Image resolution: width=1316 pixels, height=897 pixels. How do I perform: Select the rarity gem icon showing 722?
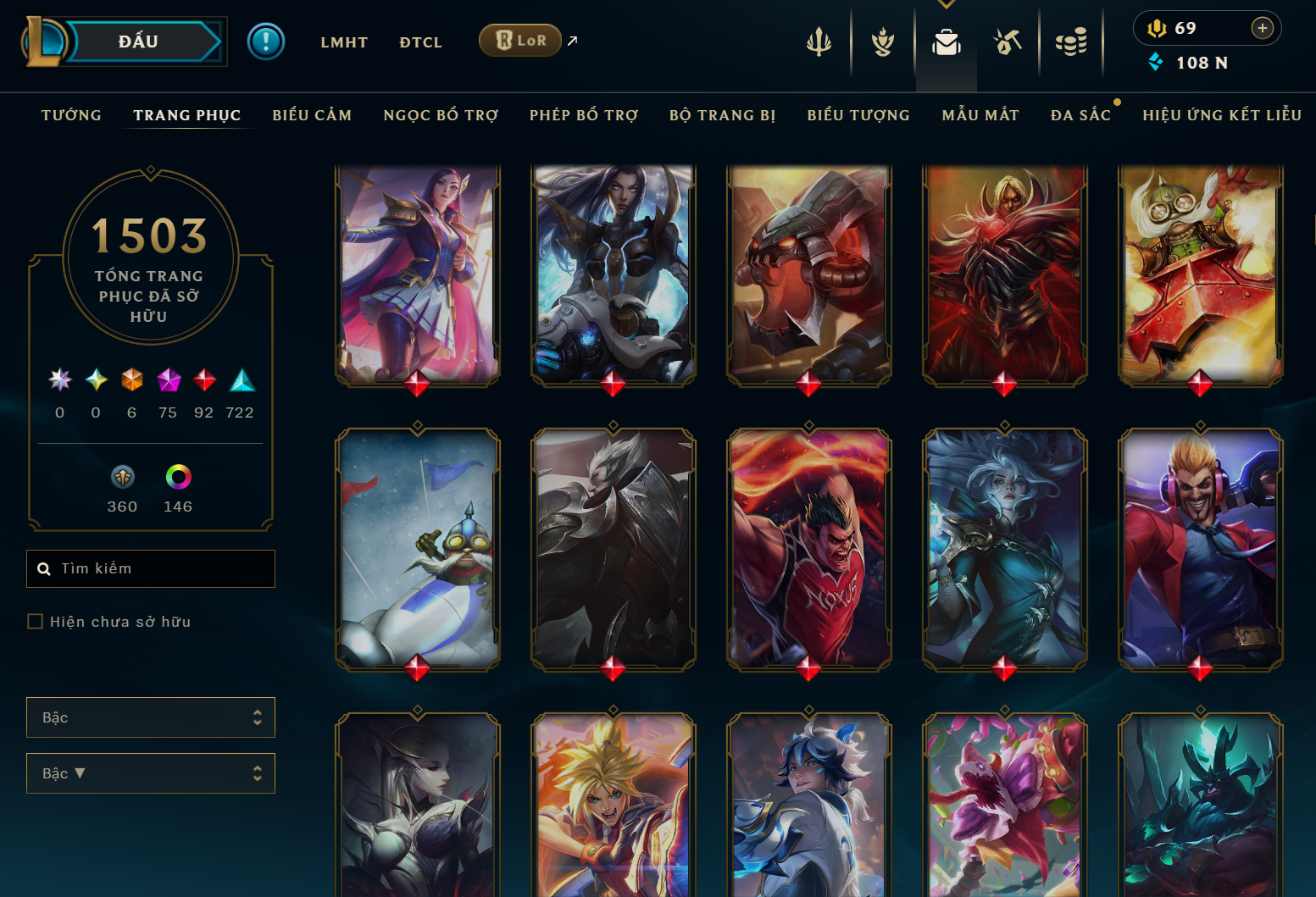click(241, 381)
